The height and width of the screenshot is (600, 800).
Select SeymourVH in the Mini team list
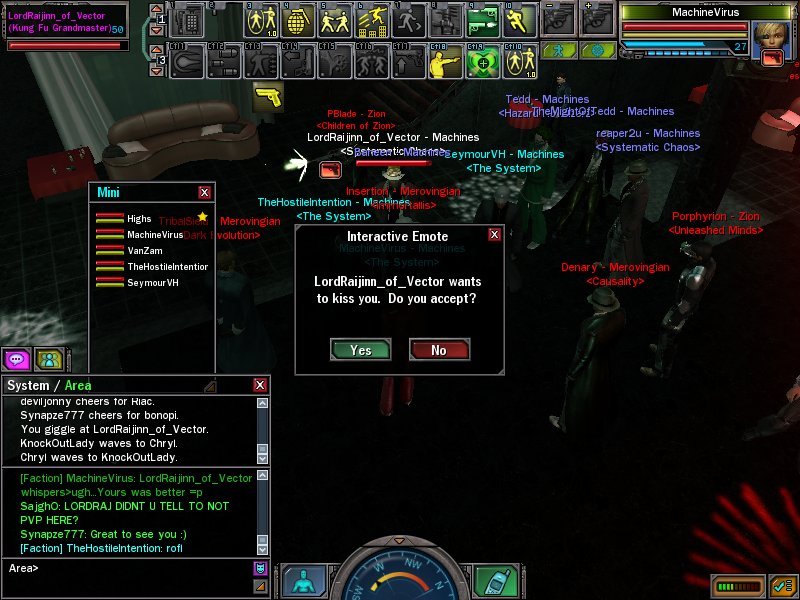click(x=153, y=283)
